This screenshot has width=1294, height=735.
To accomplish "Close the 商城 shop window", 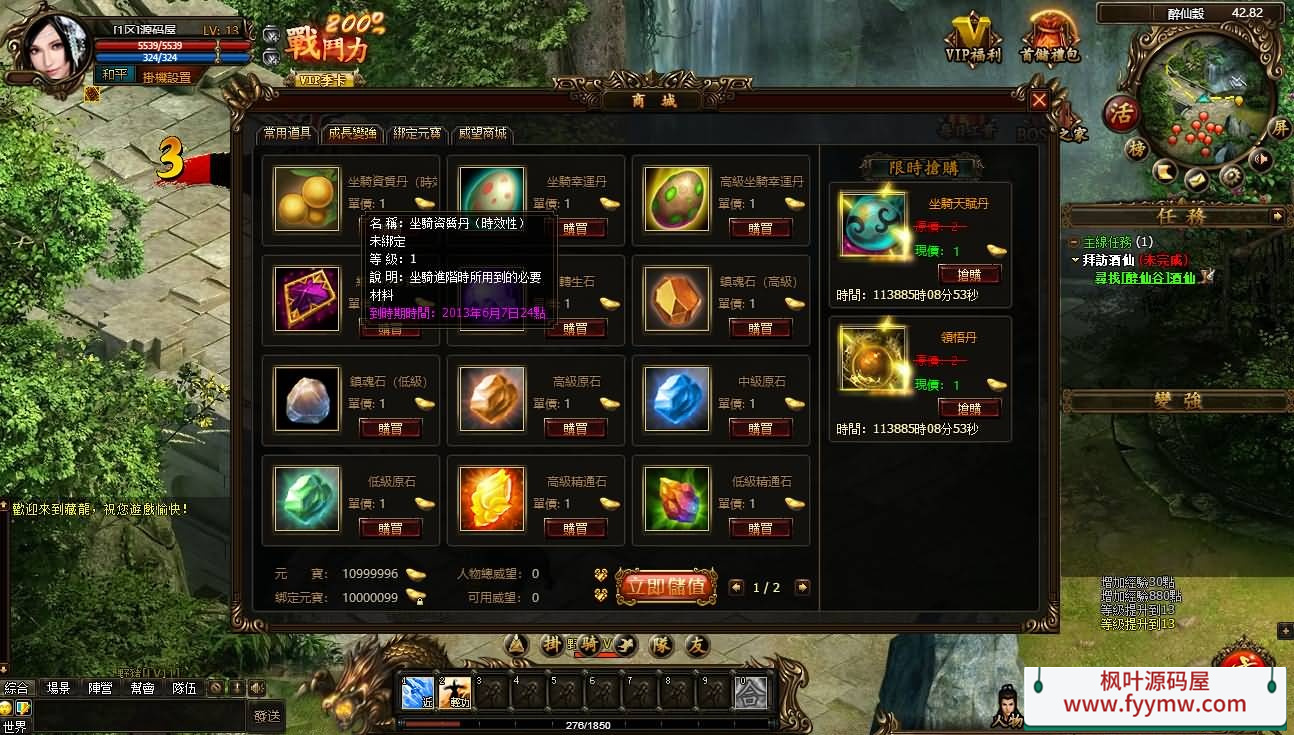I will (1039, 100).
